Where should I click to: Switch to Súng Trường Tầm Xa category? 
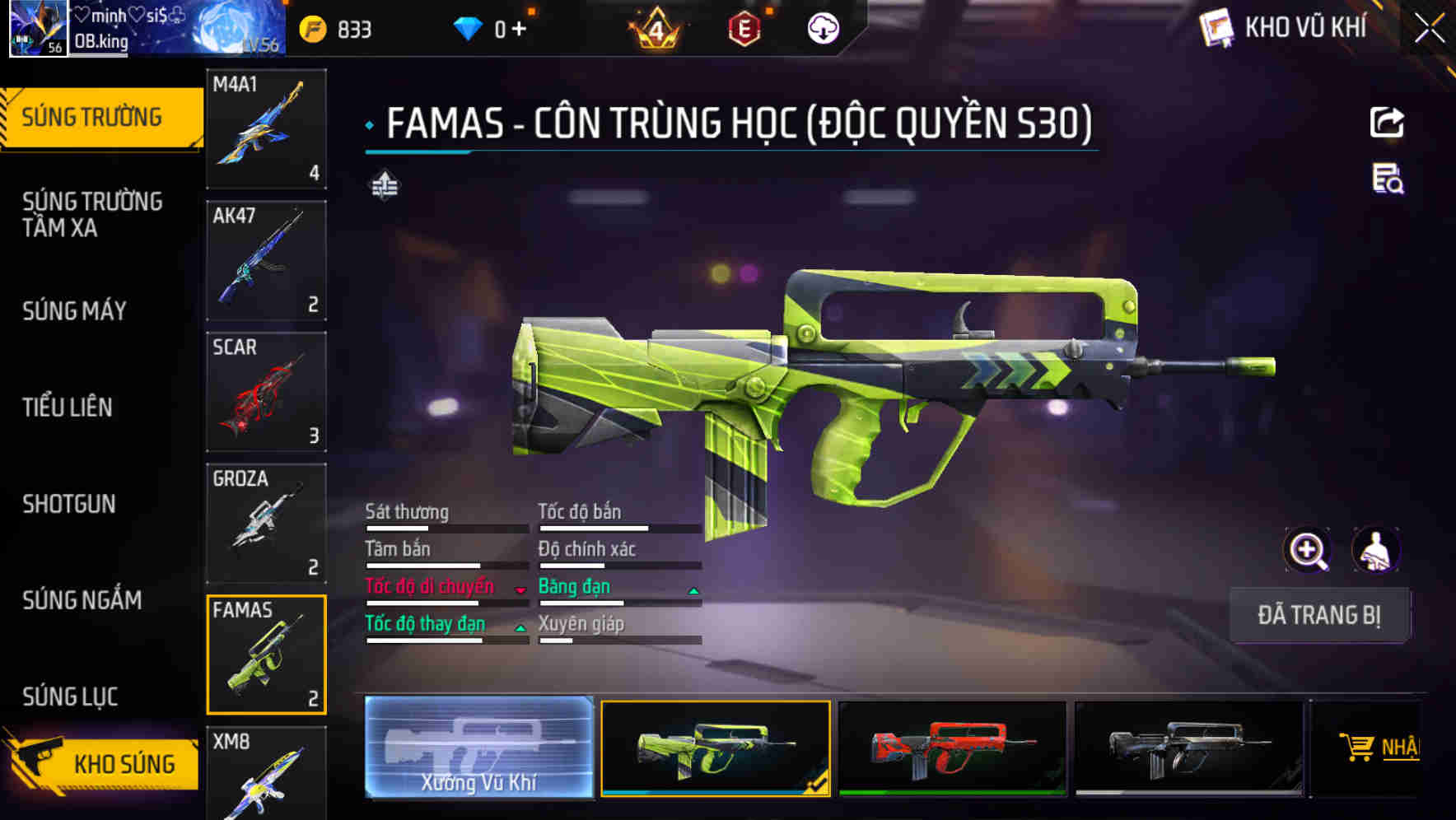point(92,214)
